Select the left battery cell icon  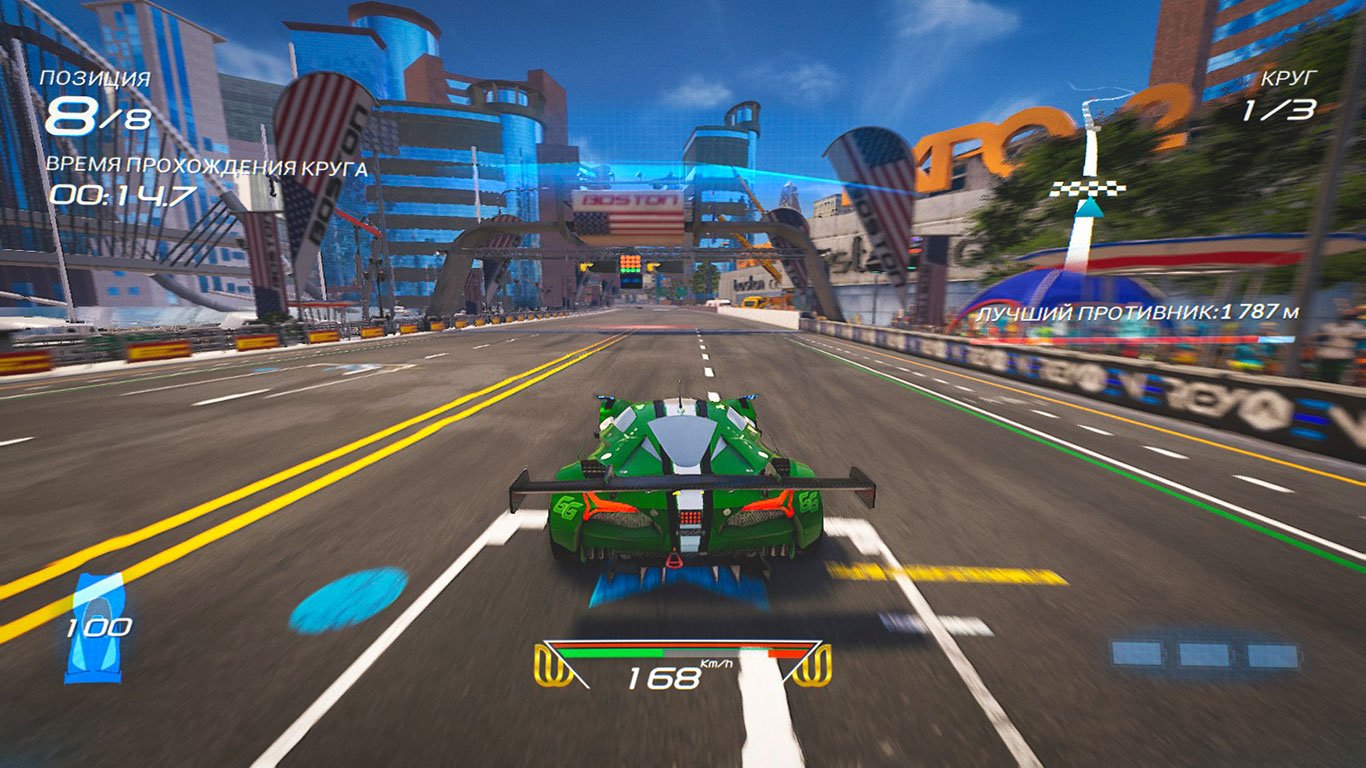[x=1137, y=653]
